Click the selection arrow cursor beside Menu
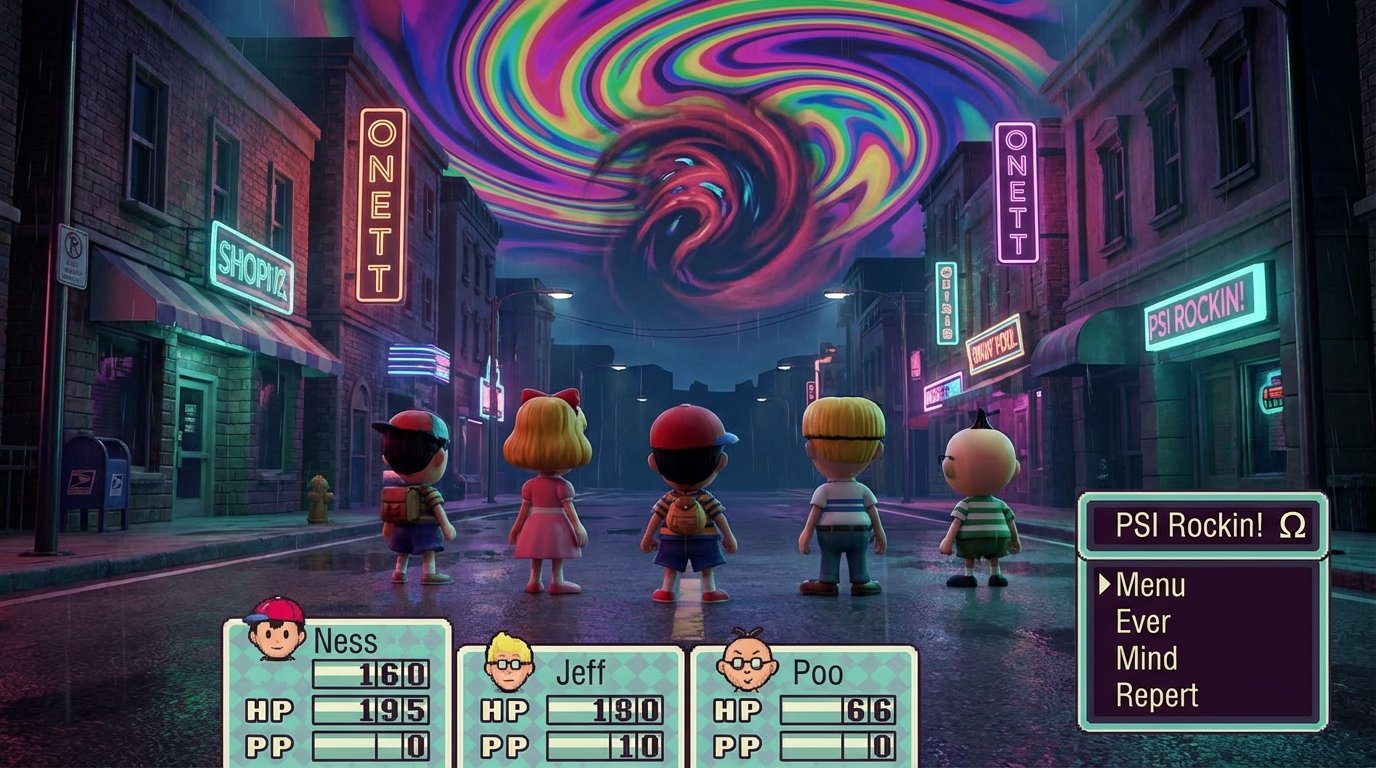Viewport: 1376px width, 768px height. (1104, 586)
